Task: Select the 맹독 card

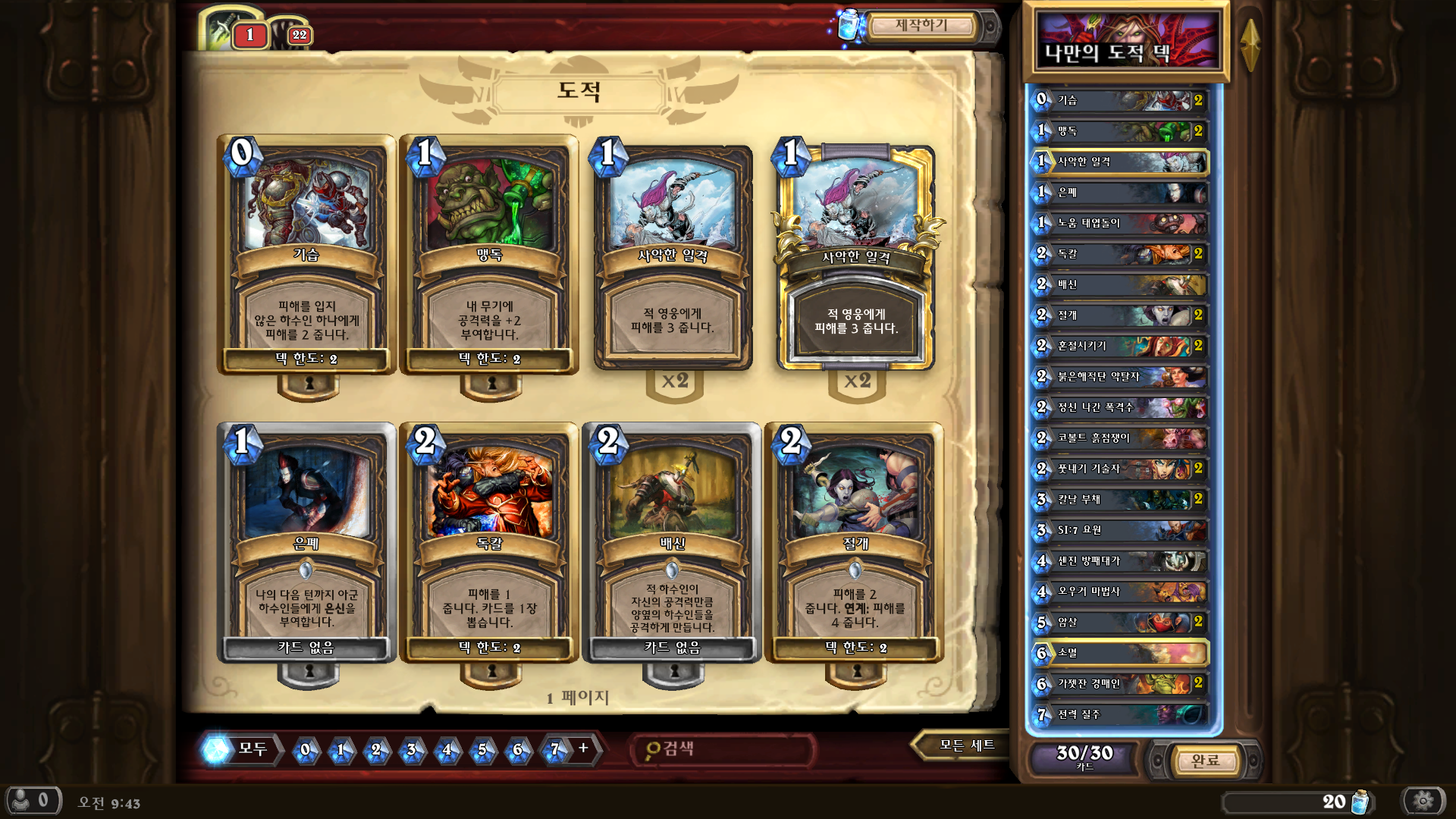Action: [489, 254]
